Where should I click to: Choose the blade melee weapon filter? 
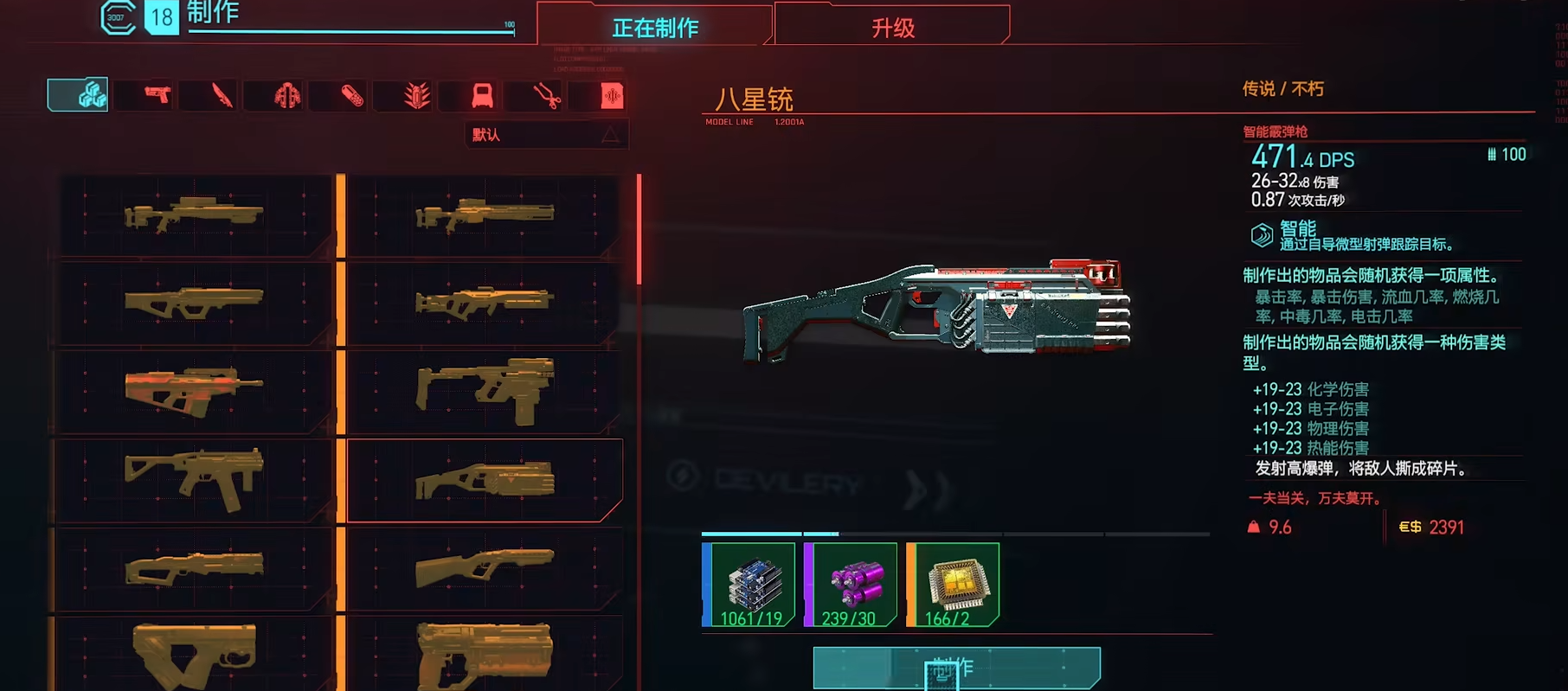(x=222, y=95)
